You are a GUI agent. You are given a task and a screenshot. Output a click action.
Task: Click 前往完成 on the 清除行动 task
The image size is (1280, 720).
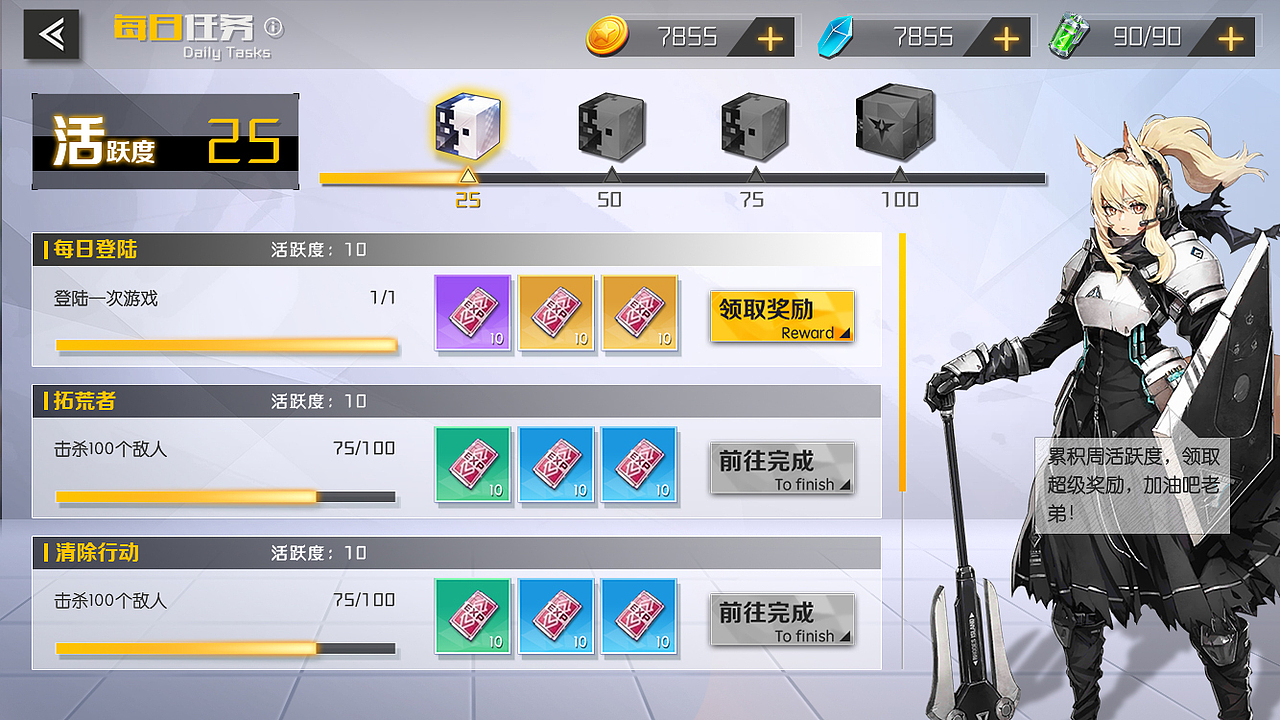782,619
